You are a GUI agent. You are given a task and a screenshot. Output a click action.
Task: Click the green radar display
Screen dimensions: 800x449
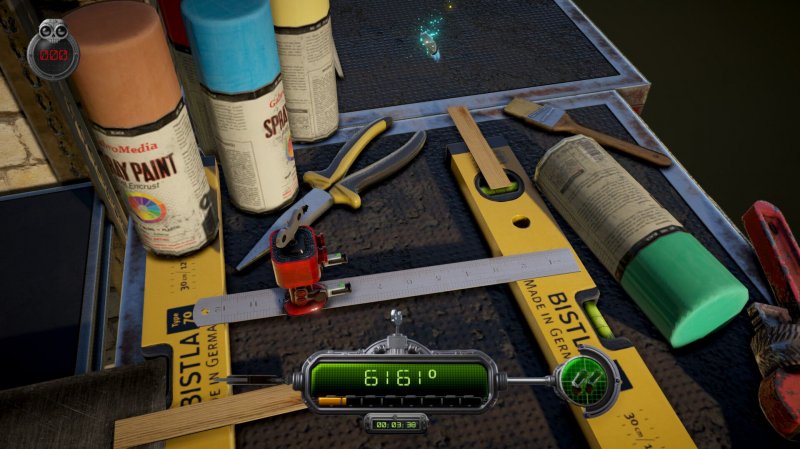579,379
